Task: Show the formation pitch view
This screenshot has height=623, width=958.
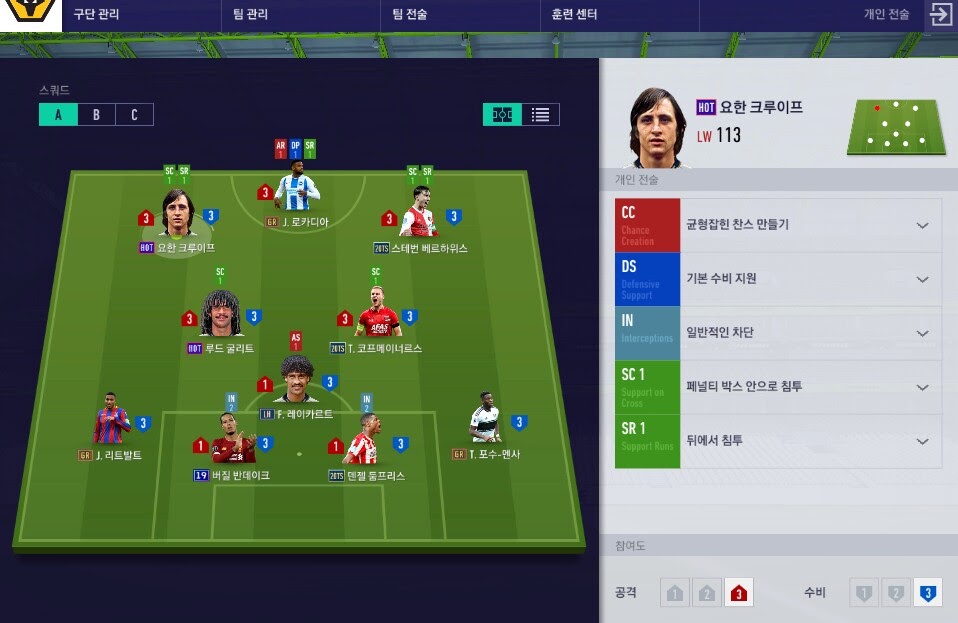Action: (502, 114)
